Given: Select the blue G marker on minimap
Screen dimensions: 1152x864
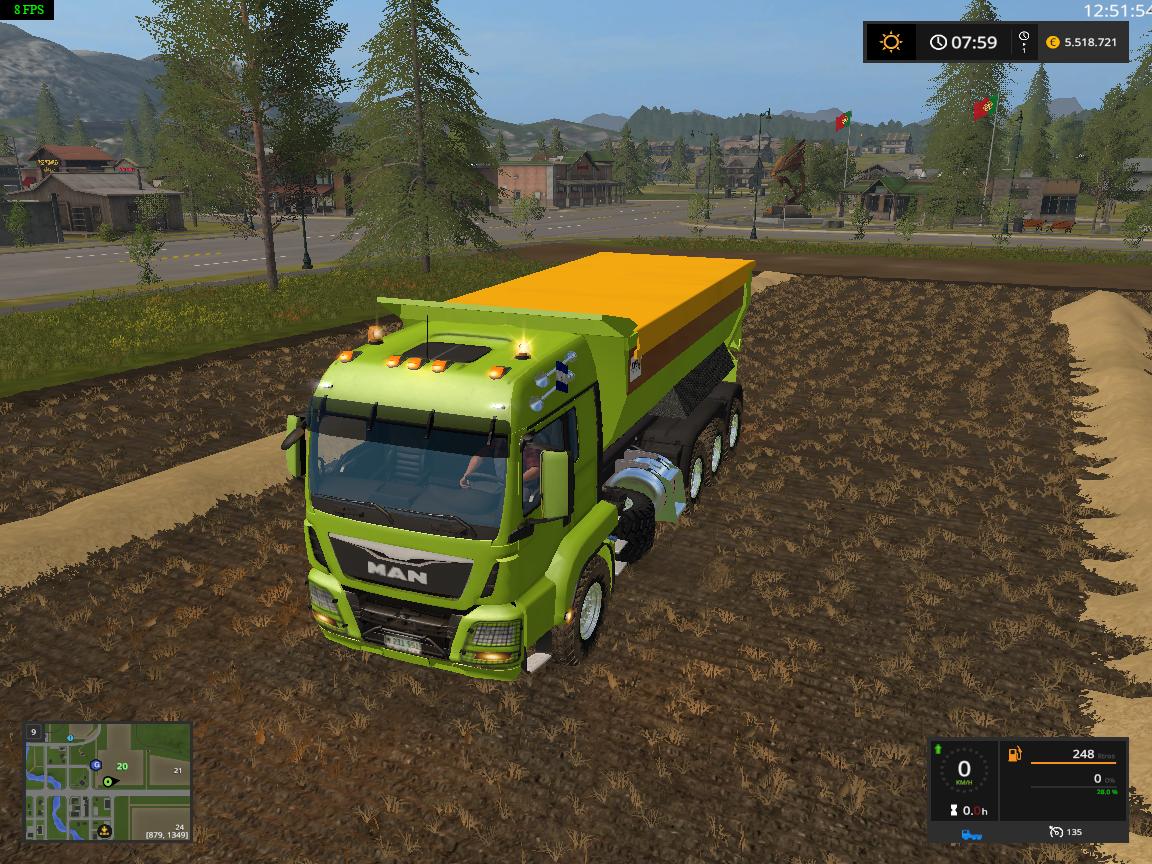Looking at the screenshot, I should [x=96, y=765].
